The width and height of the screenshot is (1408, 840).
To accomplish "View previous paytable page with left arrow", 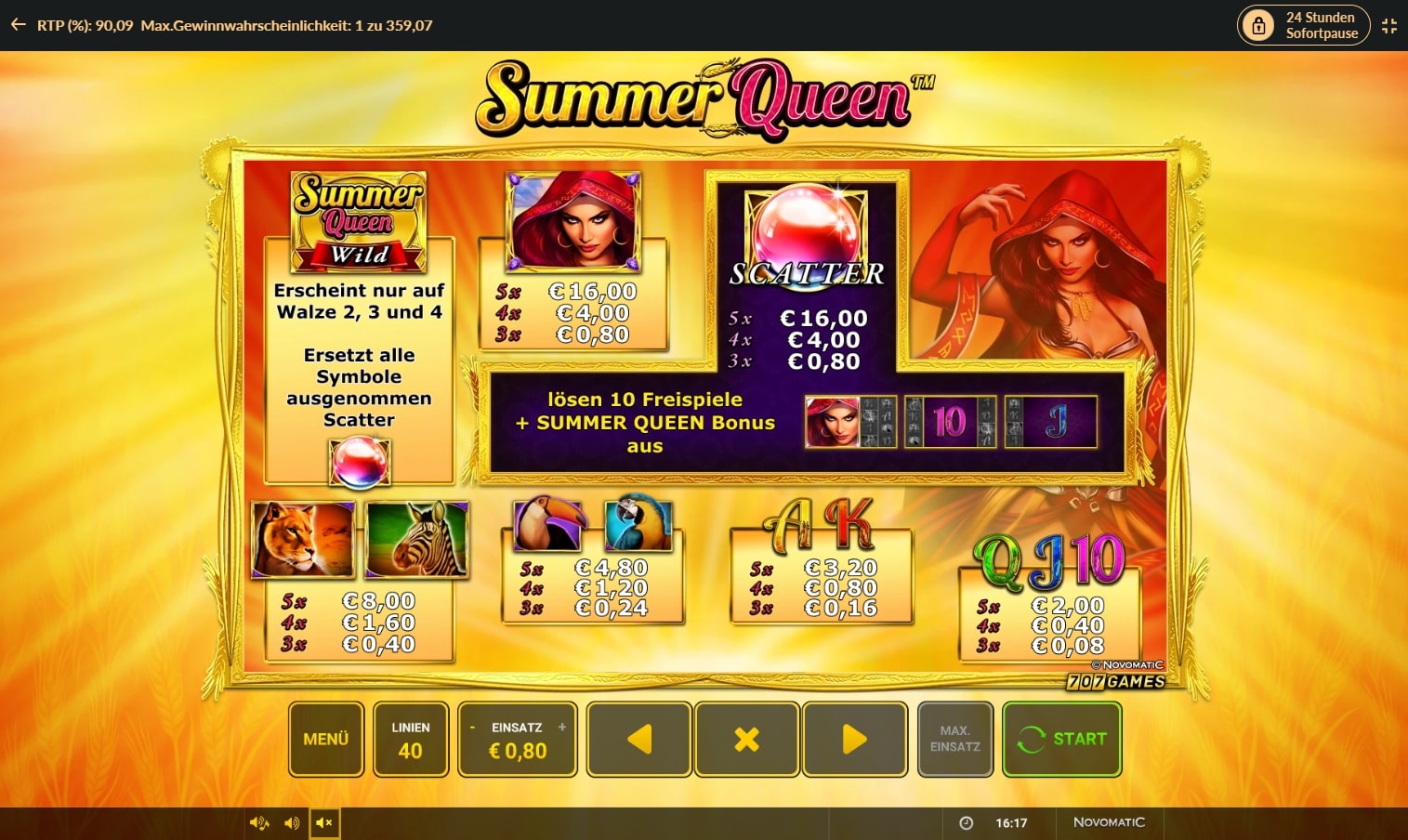I will pos(638,739).
